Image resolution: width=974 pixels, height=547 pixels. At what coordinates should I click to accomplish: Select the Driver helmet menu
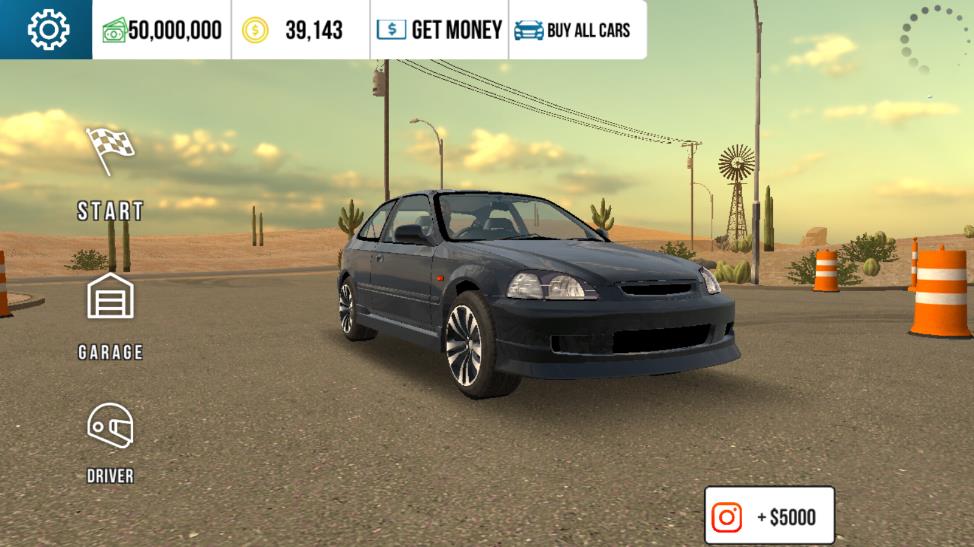coord(110,441)
